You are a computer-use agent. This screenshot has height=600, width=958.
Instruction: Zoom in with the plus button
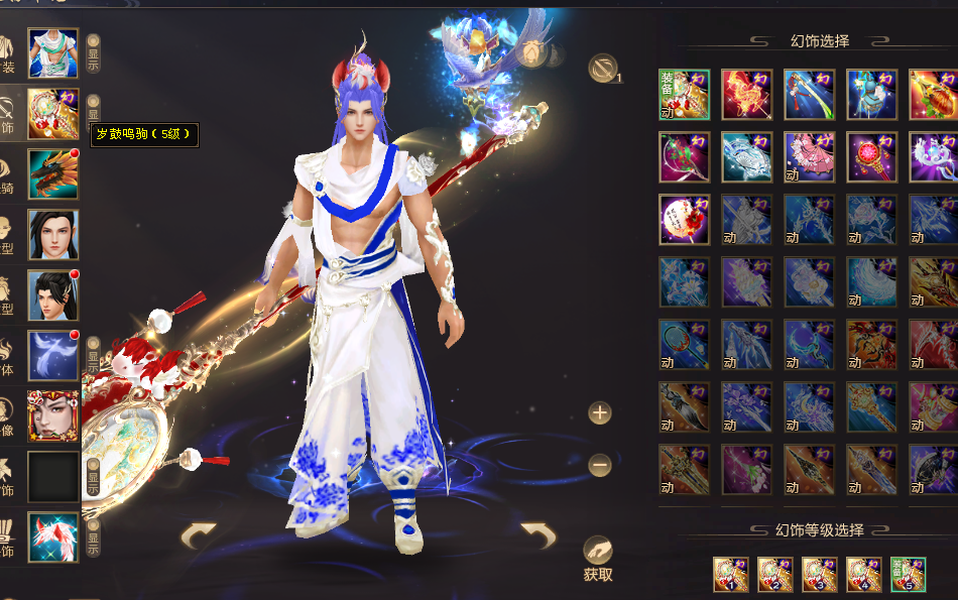click(x=600, y=412)
